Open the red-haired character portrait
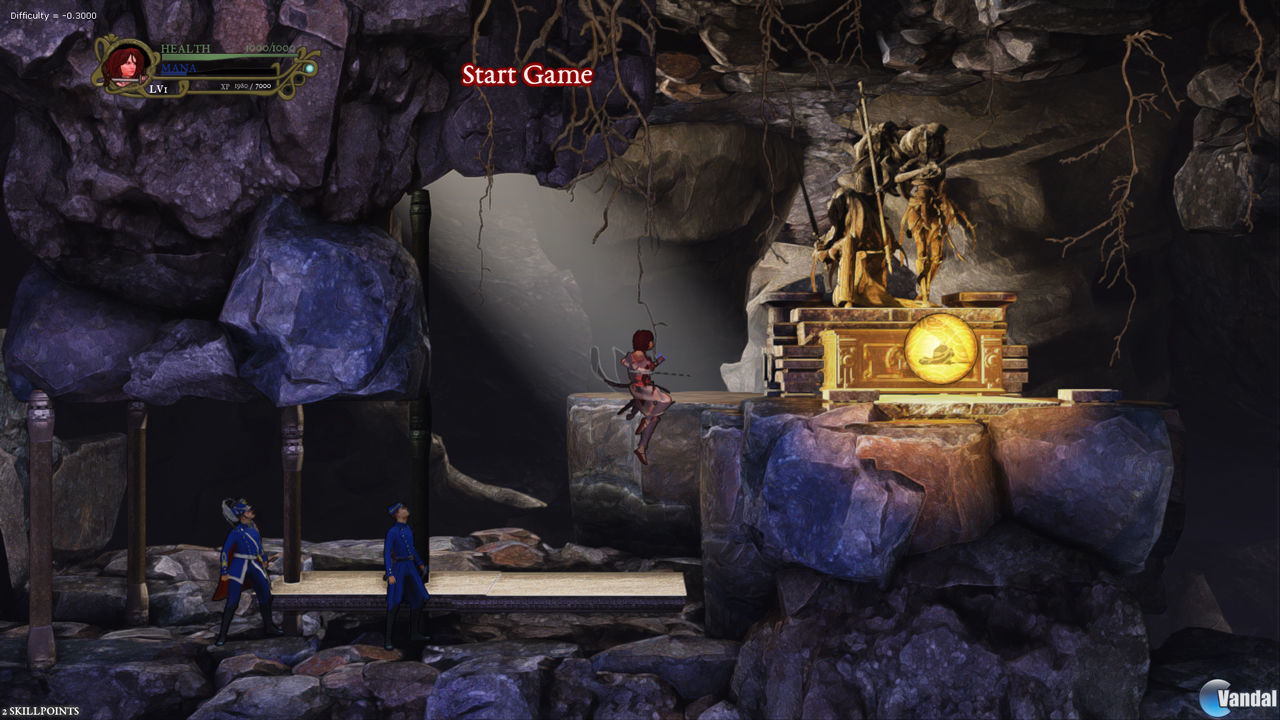The image size is (1280, 720). click(x=126, y=65)
